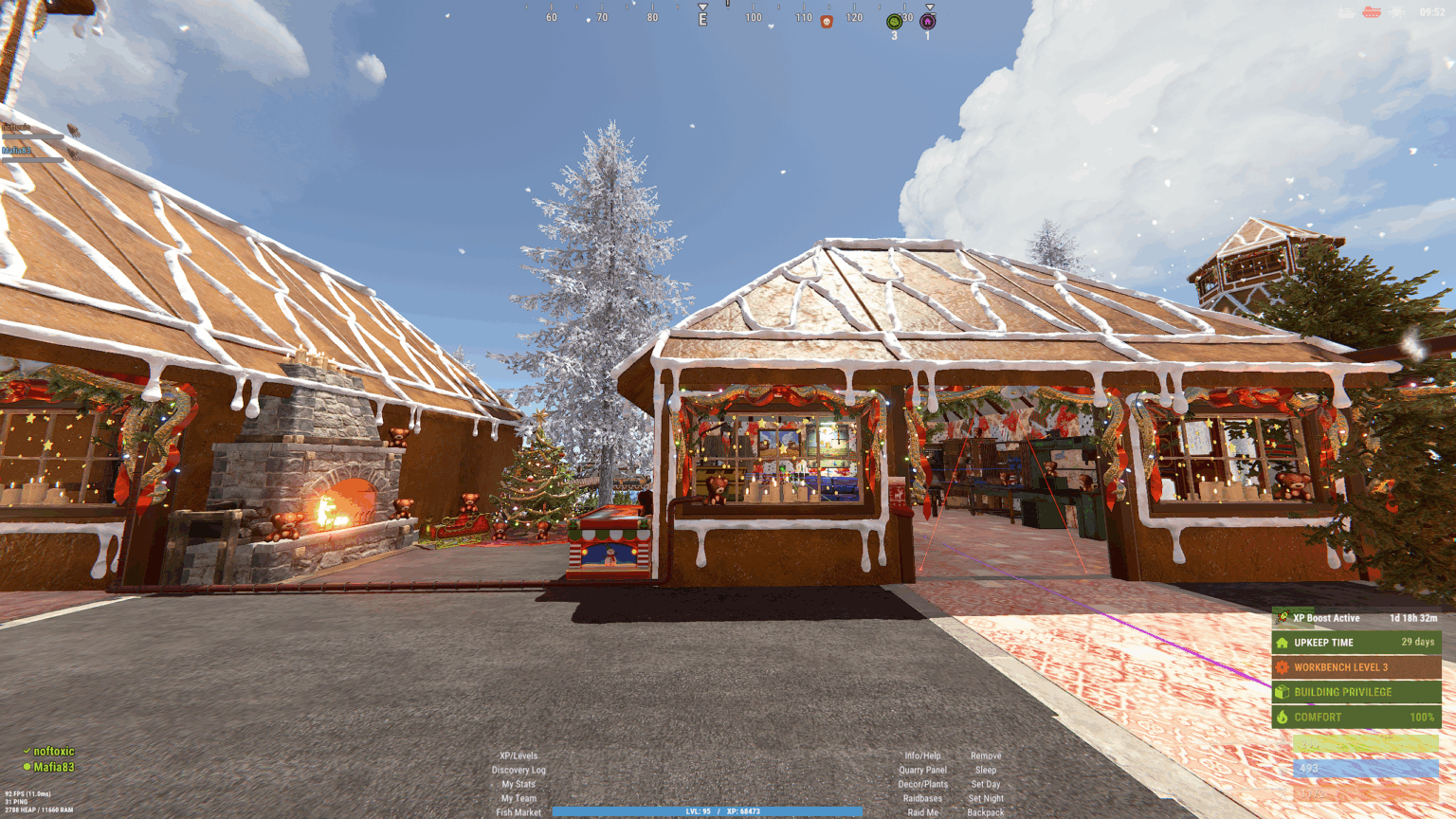Screen dimensions: 1456x819
Task: Click the Building Privilege cube icon
Action: pos(1284,692)
